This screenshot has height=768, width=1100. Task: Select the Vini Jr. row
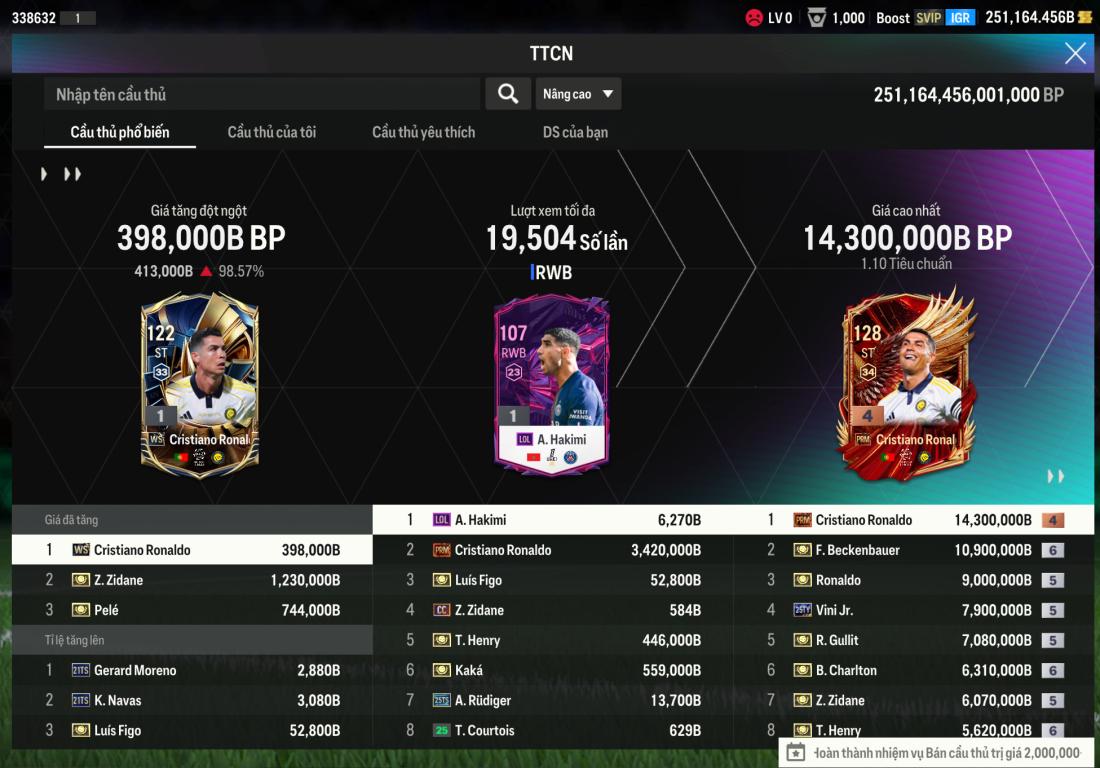click(x=913, y=610)
